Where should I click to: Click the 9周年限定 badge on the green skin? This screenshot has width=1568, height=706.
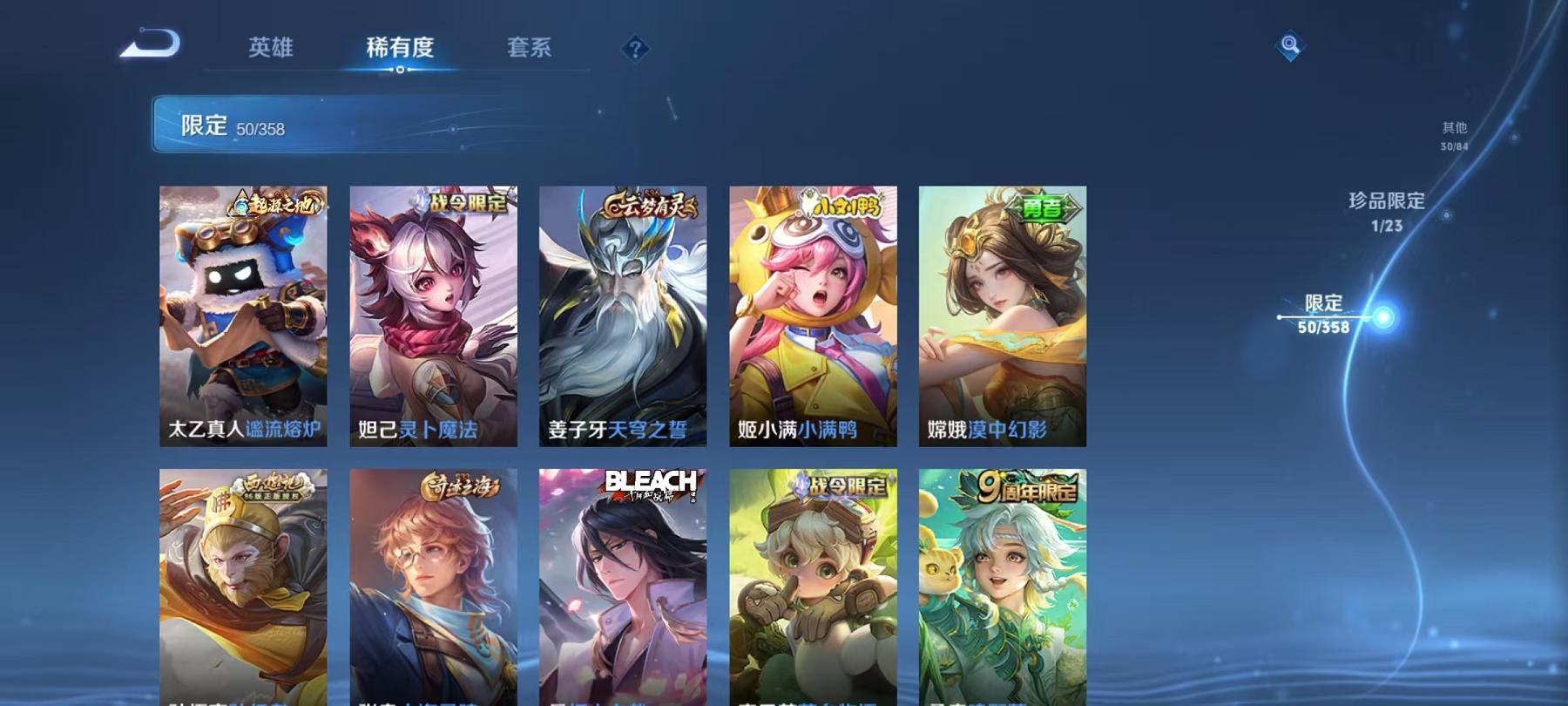[1025, 486]
